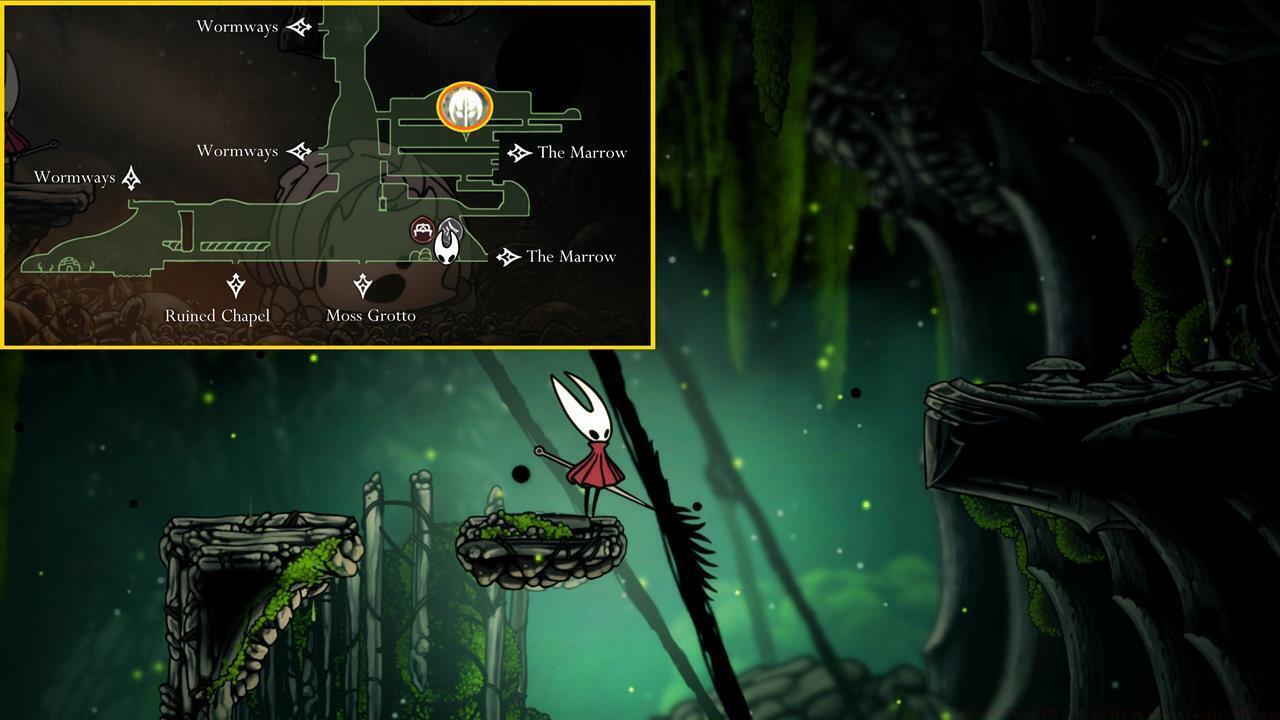
Task: Select the leftmost Wormways exit arrow icon
Action: point(131,177)
